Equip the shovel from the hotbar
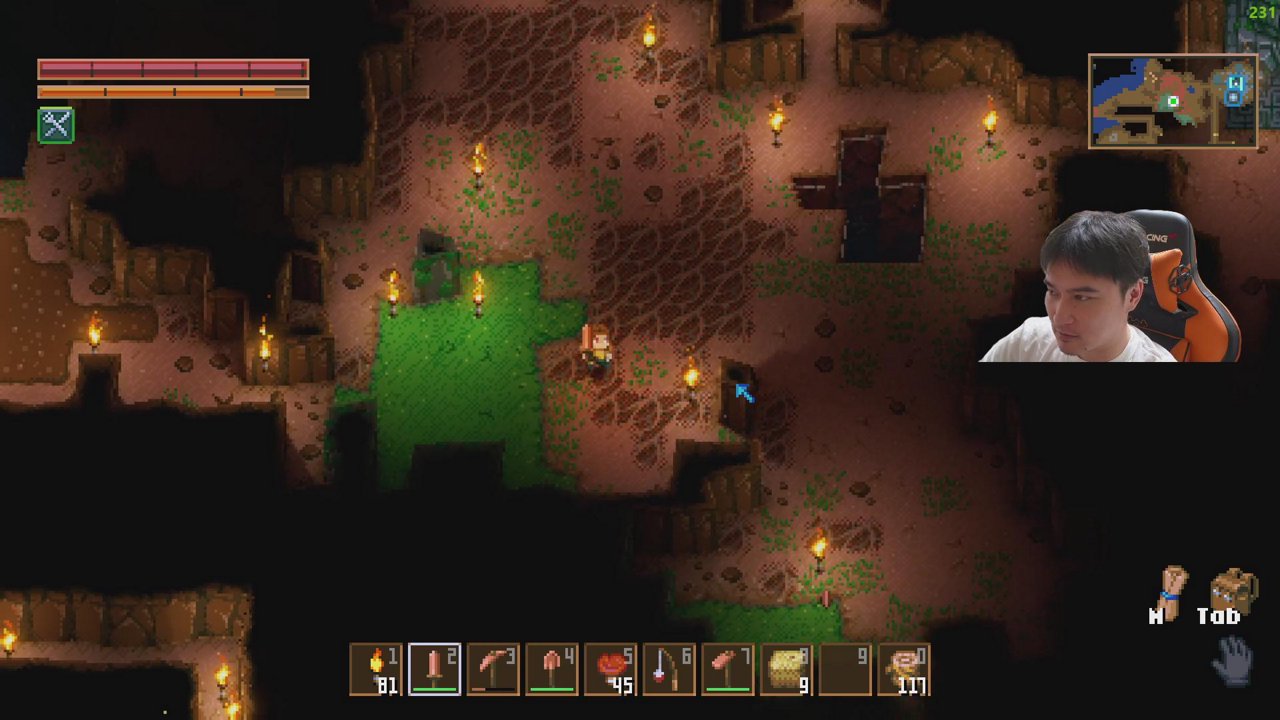The image size is (1280, 720). click(552, 669)
